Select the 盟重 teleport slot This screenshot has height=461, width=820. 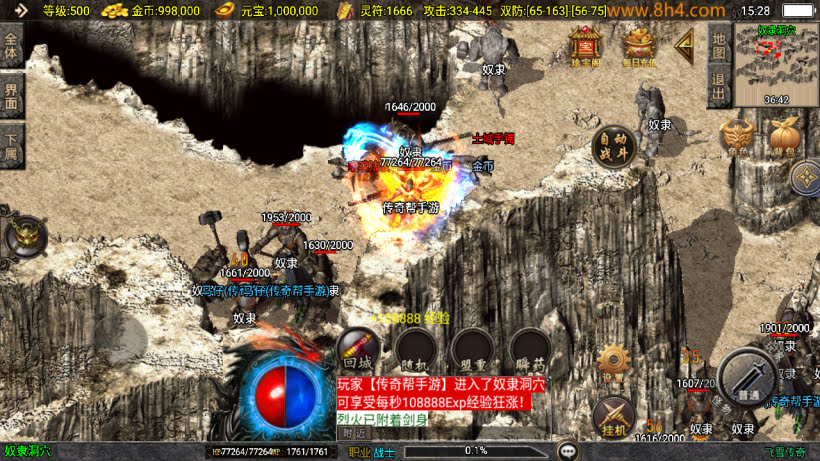click(x=472, y=350)
